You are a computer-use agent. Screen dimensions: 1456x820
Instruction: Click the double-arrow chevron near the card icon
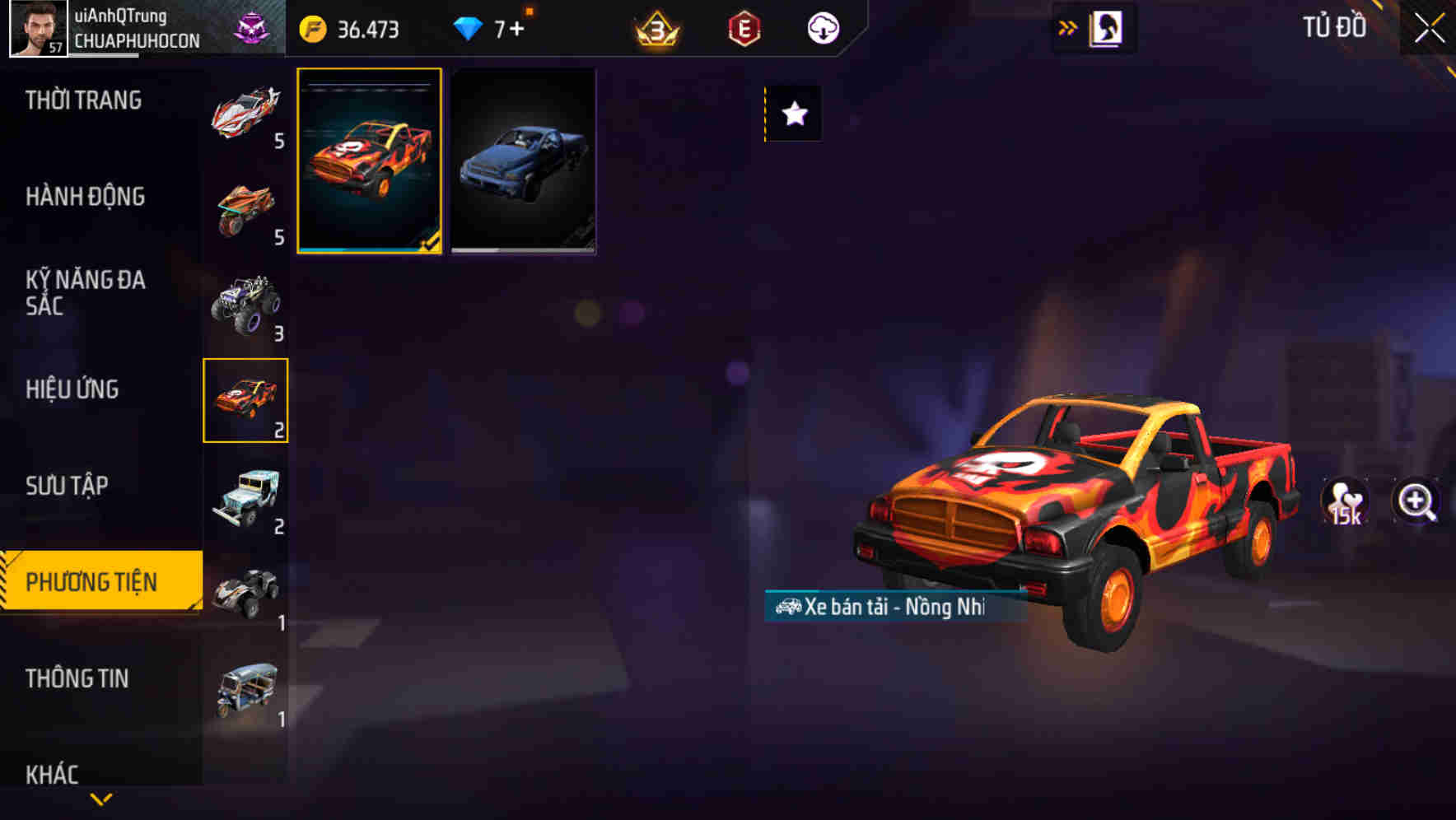point(1066,26)
